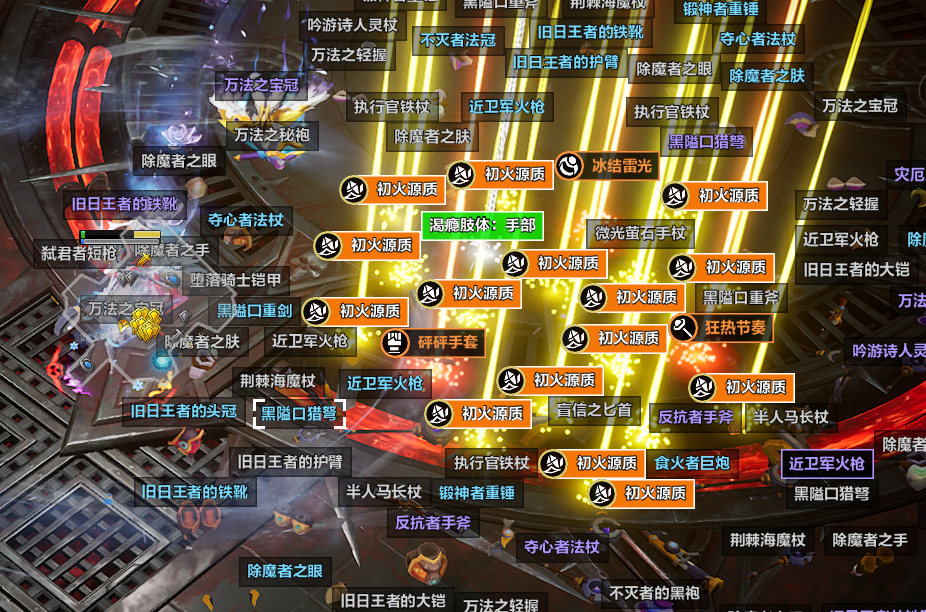926x612 pixels.
Task: Collect the 不灭者法冠 item label
Action: [x=457, y=40]
